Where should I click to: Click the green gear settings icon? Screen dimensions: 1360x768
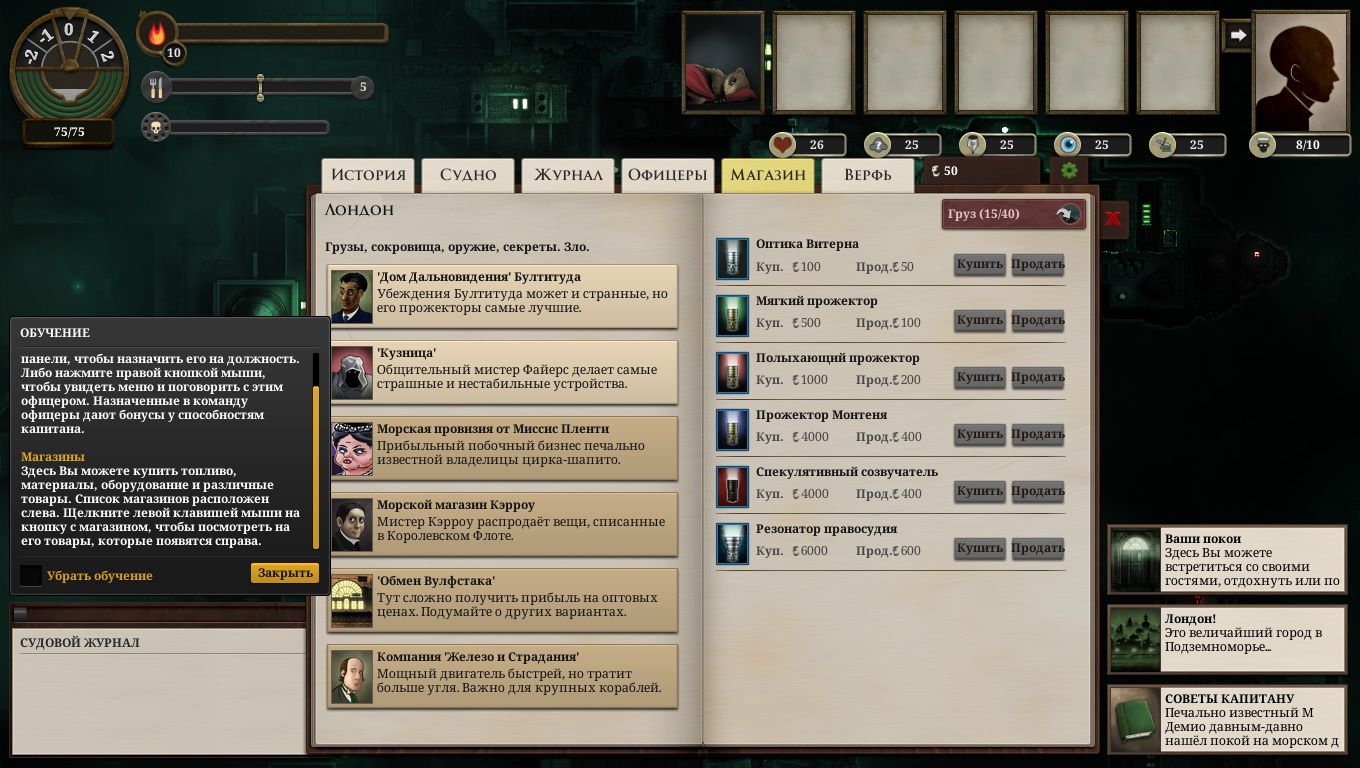click(x=1069, y=171)
